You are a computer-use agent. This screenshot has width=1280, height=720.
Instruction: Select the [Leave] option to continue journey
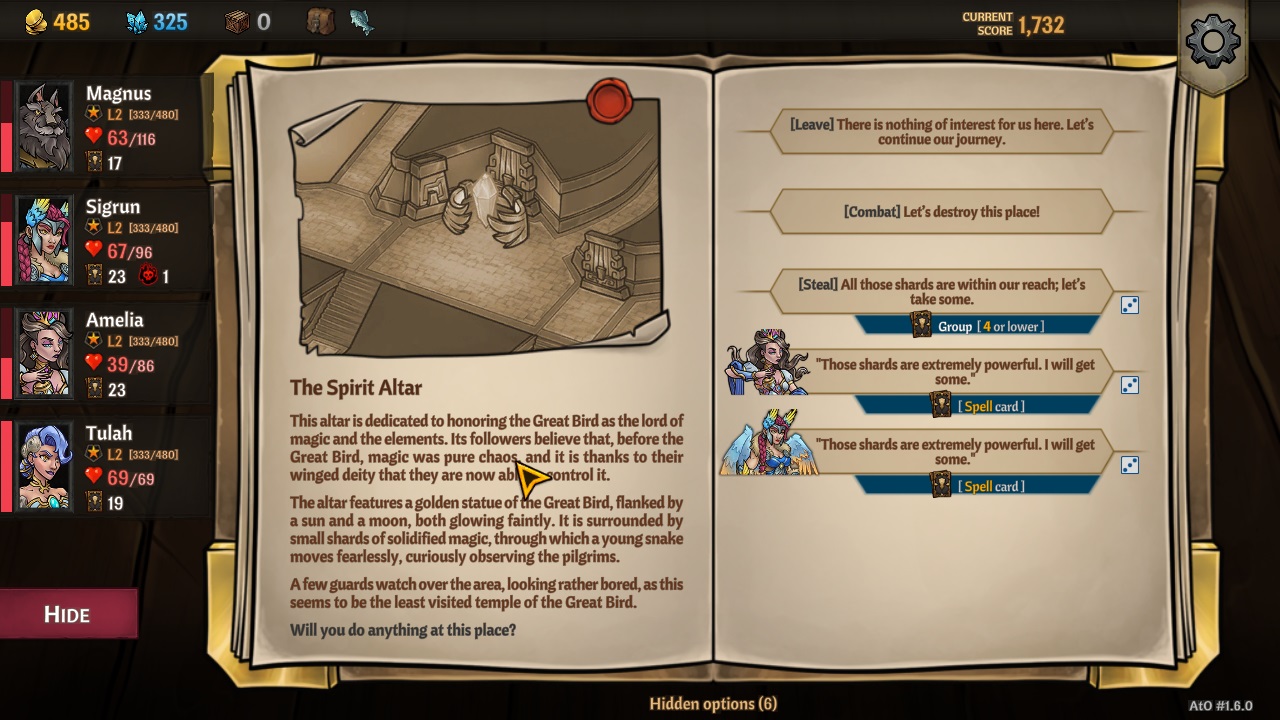point(940,131)
